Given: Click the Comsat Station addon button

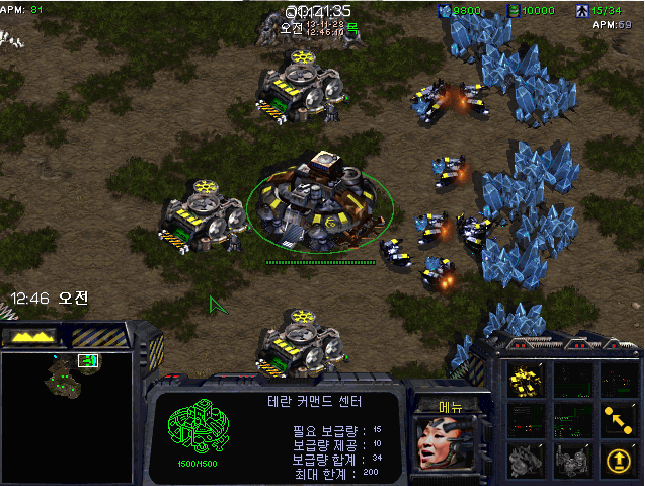Looking at the screenshot, I should (x=523, y=460).
